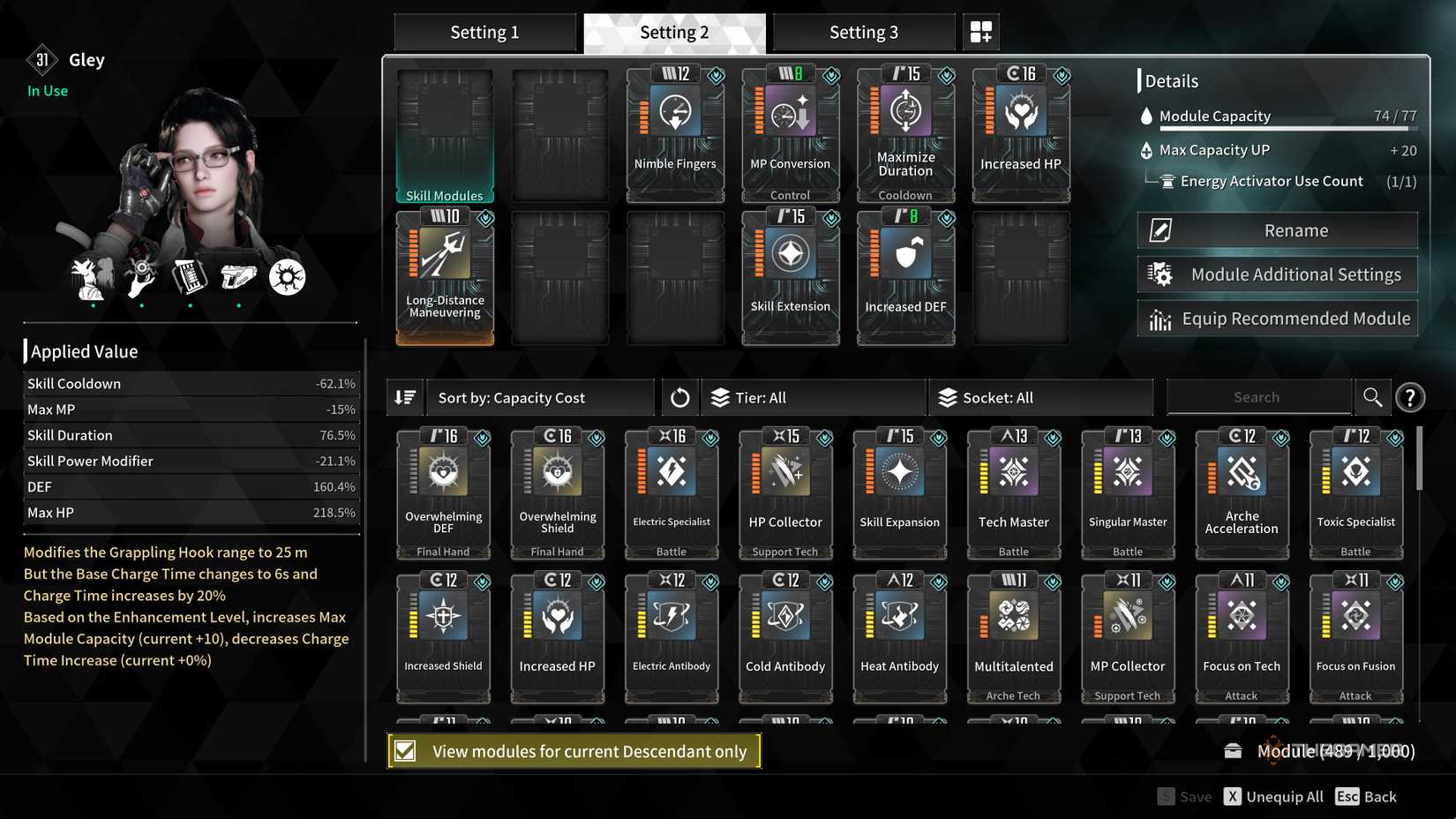Select the Long-Distance Maneuvering skill module
Screen dimensions: 1456x819
pos(444,276)
